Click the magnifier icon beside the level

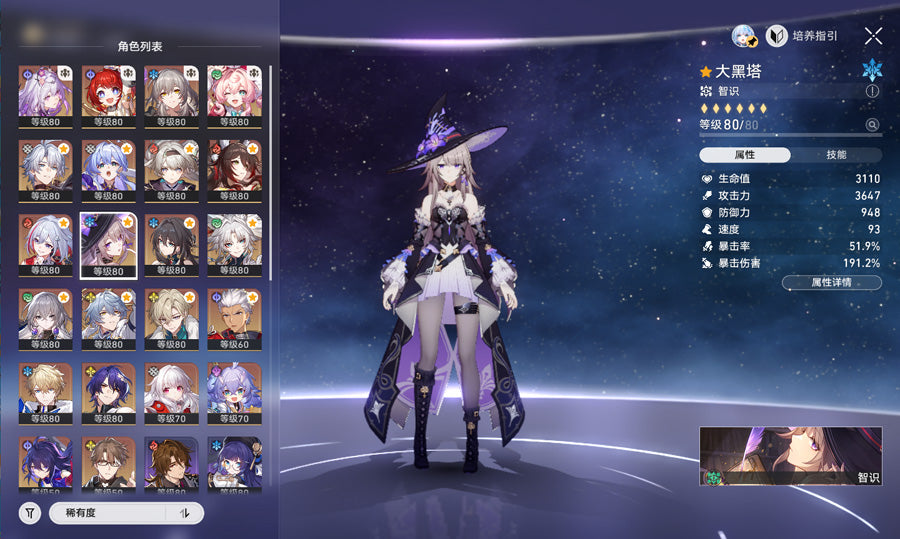tap(872, 125)
